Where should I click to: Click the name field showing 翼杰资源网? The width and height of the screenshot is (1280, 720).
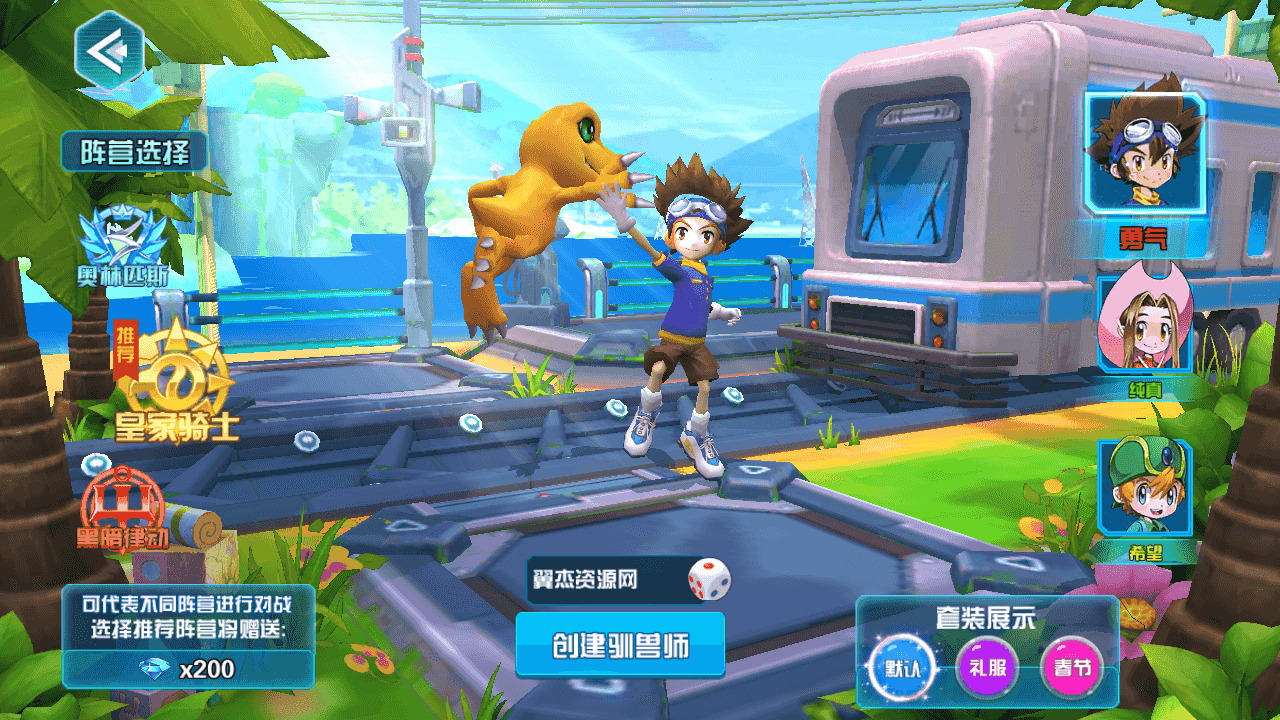point(602,580)
